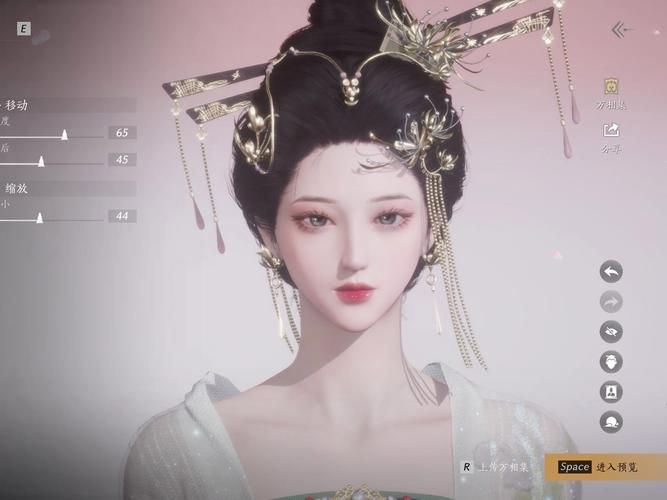Redo the change with the right arrow
The height and width of the screenshot is (500, 667).
pyautogui.click(x=611, y=301)
